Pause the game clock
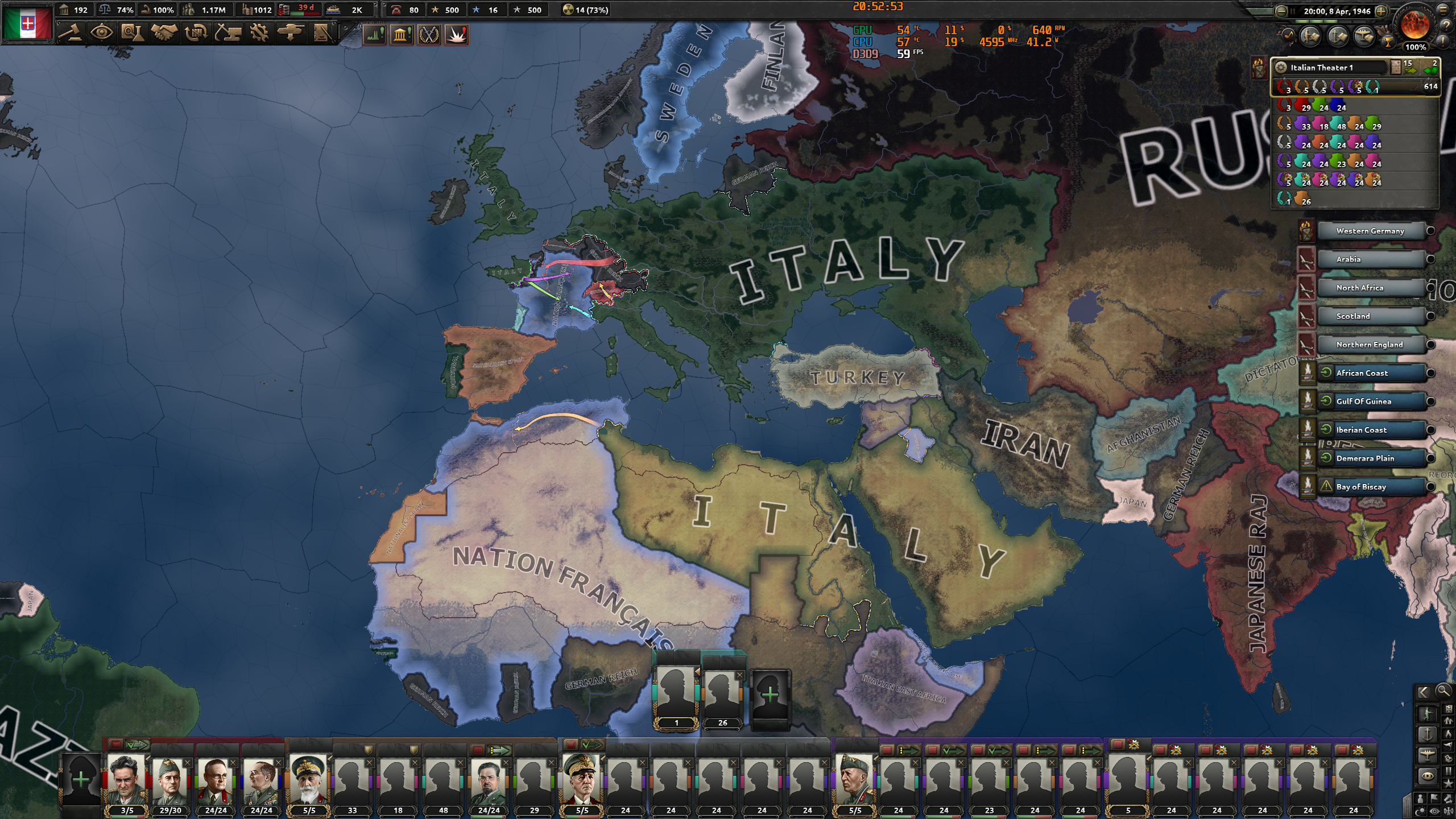Viewport: 1456px width, 819px height. pos(1293,11)
